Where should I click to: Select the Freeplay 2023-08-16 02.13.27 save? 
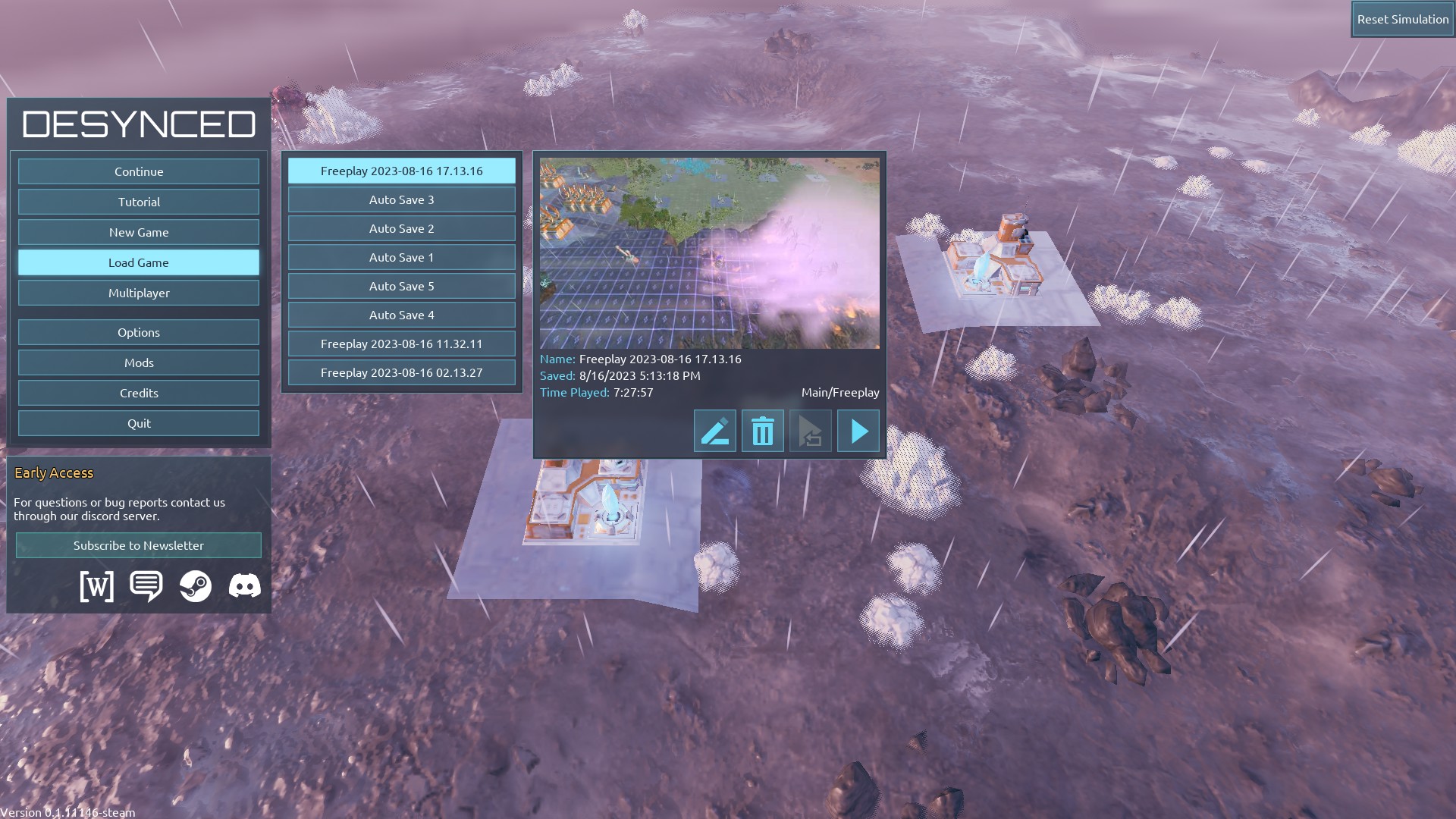(401, 372)
